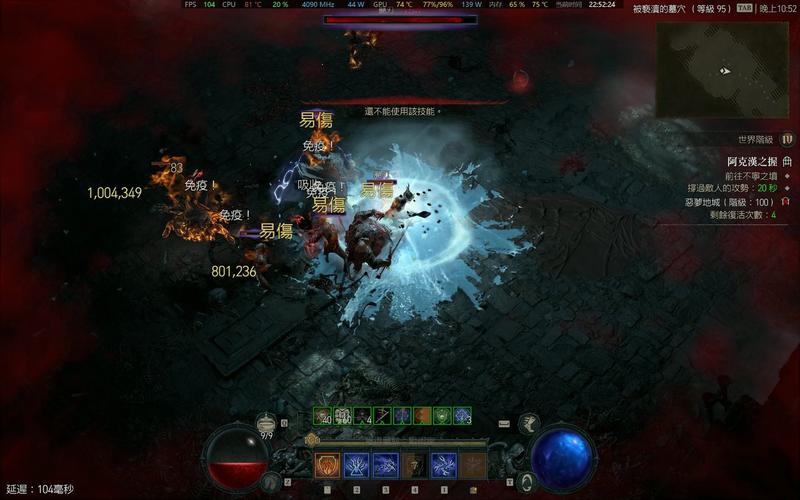Inspect the last buff icon showing 3
800x500 pixels.
462,415
